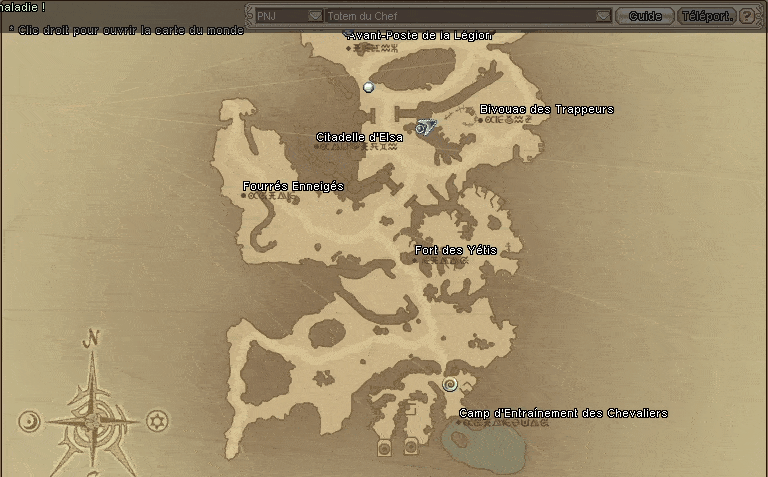The height and width of the screenshot is (477, 768).
Task: Expand the Totem du Chef dropdown
Action: (602, 16)
